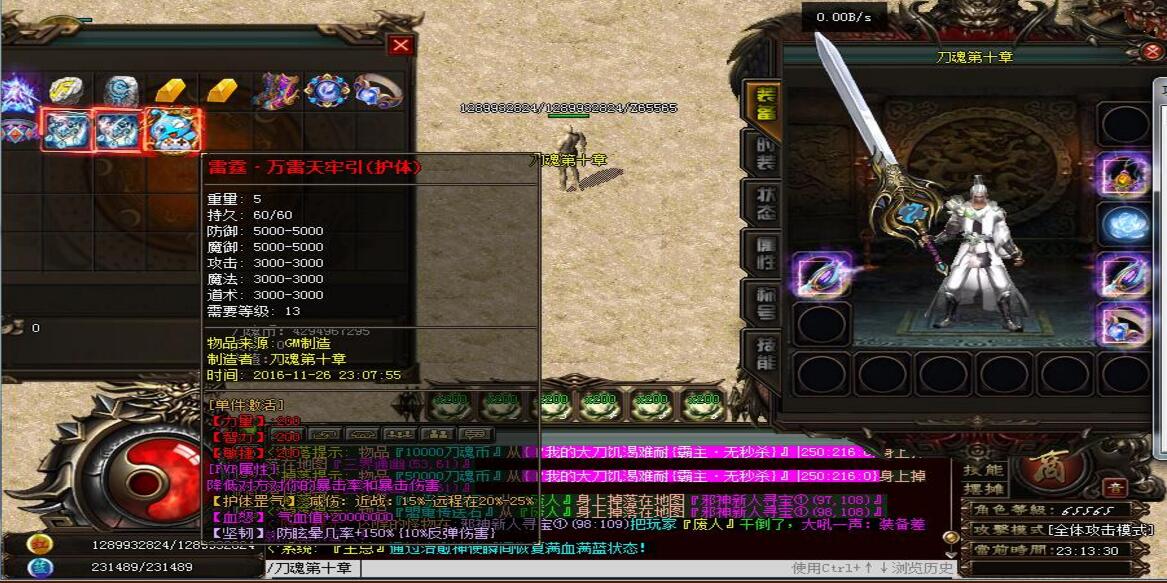Viewport: 1167px width, 583px height.
Task: Close the inventory bag window
Action: pyautogui.click(x=401, y=45)
